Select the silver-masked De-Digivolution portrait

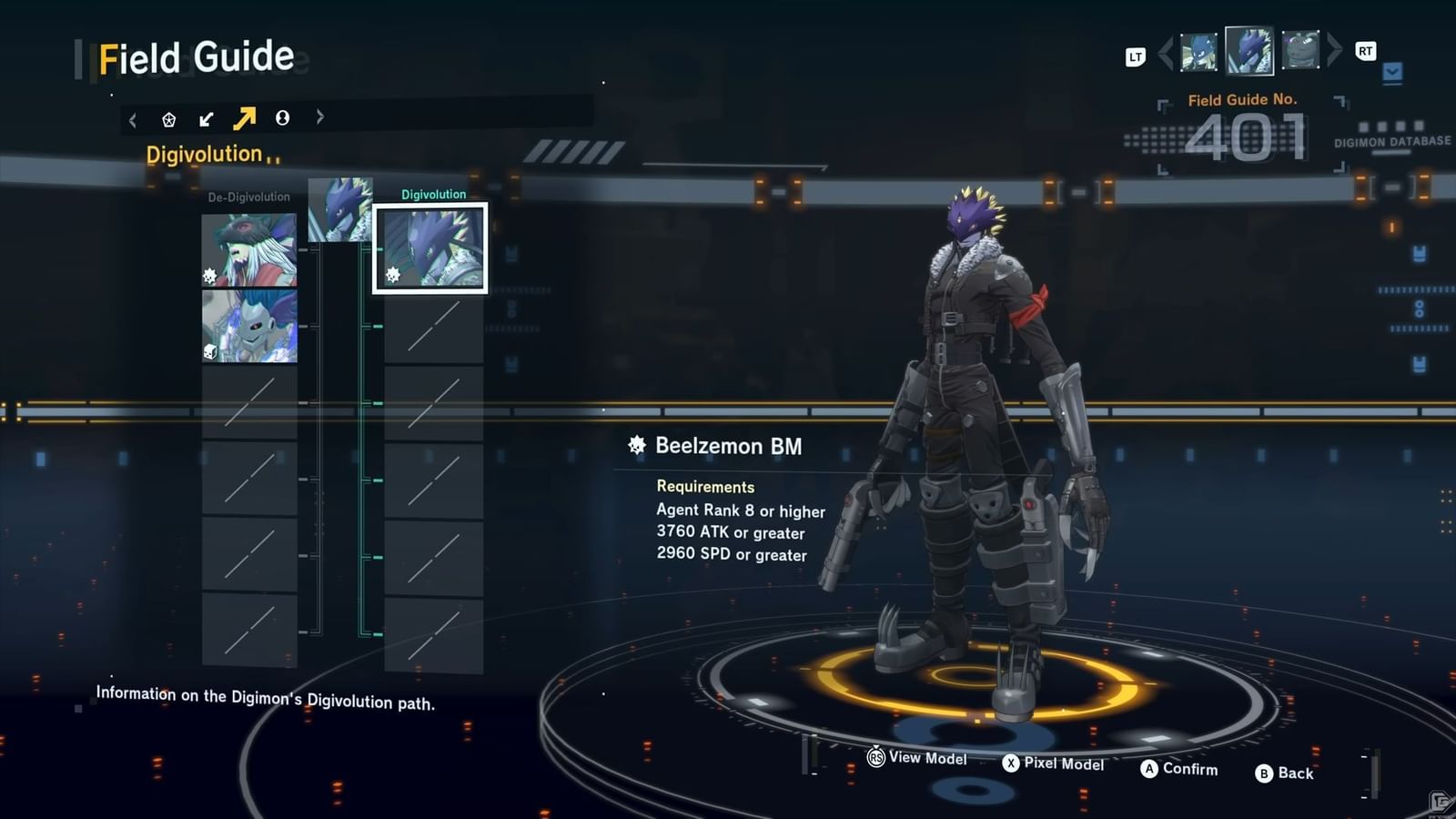coord(249,326)
